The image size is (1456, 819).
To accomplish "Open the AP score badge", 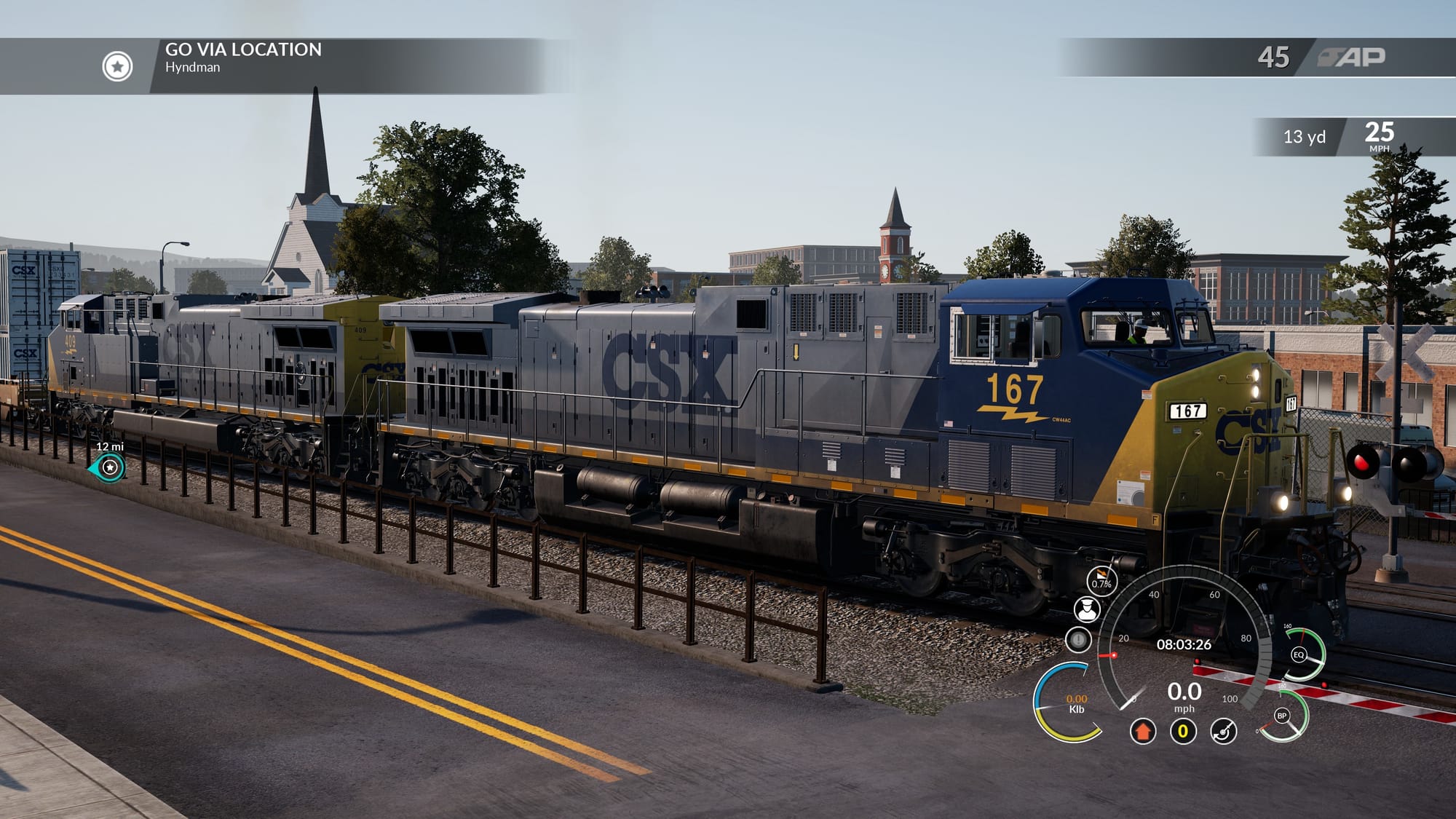I will tap(1352, 58).
